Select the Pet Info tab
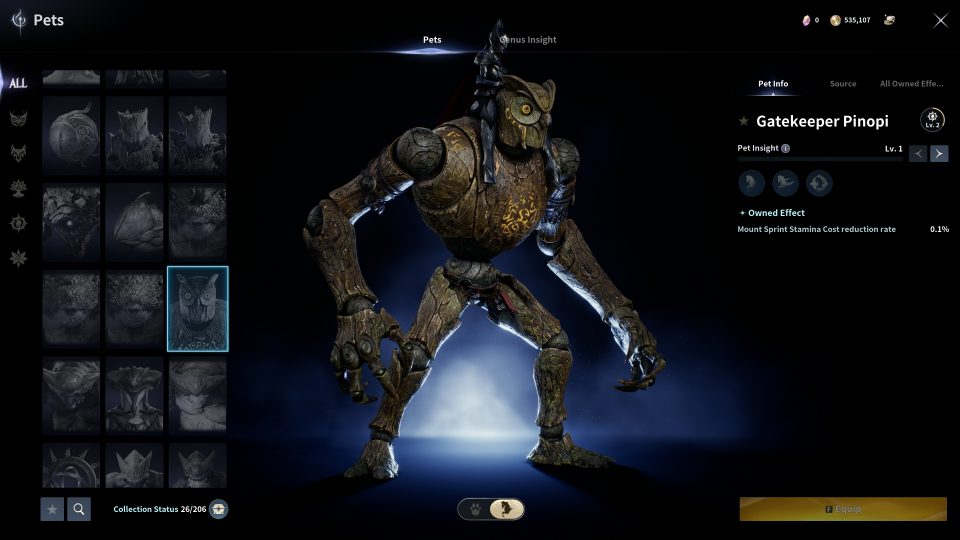Image resolution: width=960 pixels, height=540 pixels. [x=773, y=84]
